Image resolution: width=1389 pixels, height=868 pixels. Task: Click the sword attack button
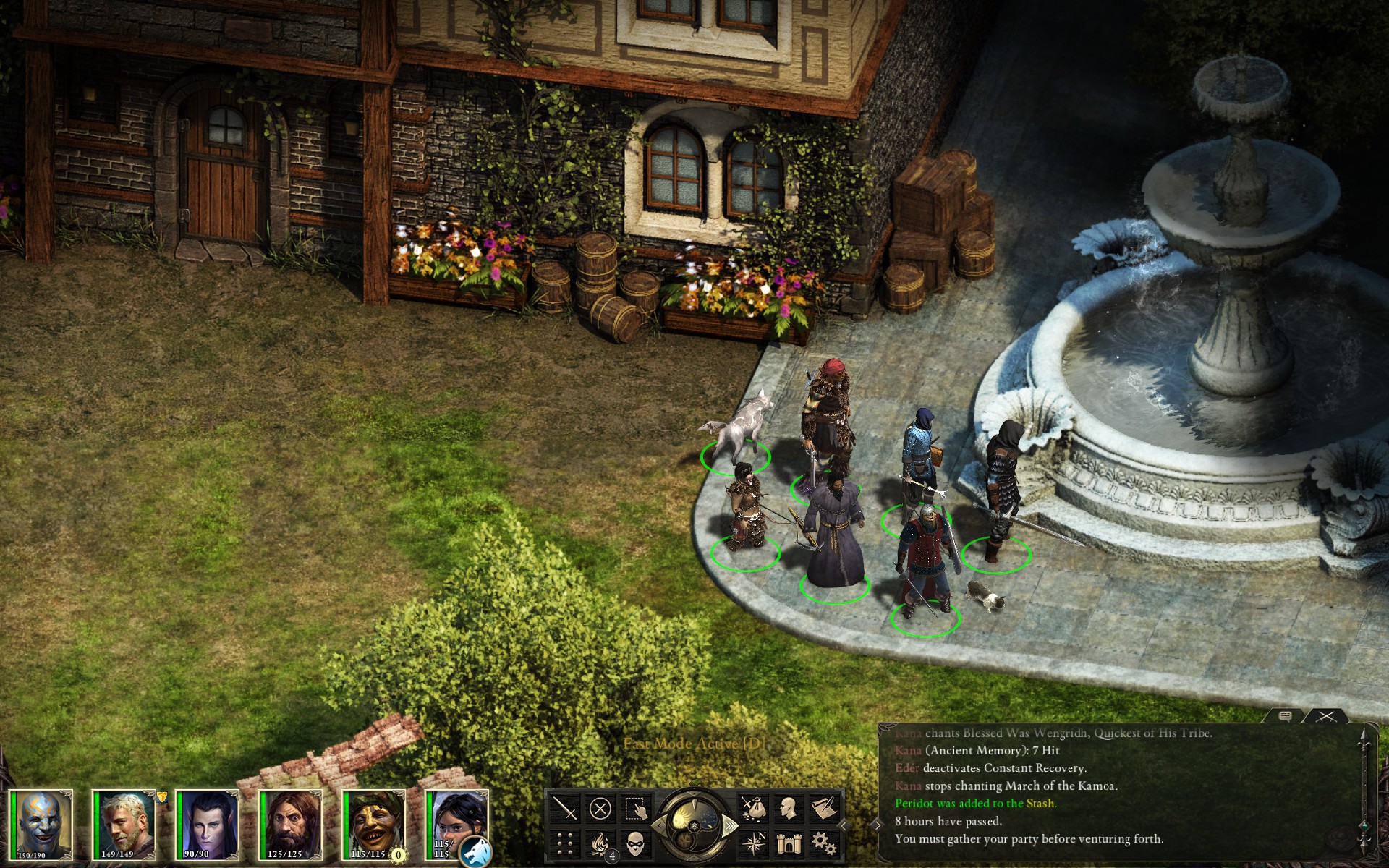565,808
